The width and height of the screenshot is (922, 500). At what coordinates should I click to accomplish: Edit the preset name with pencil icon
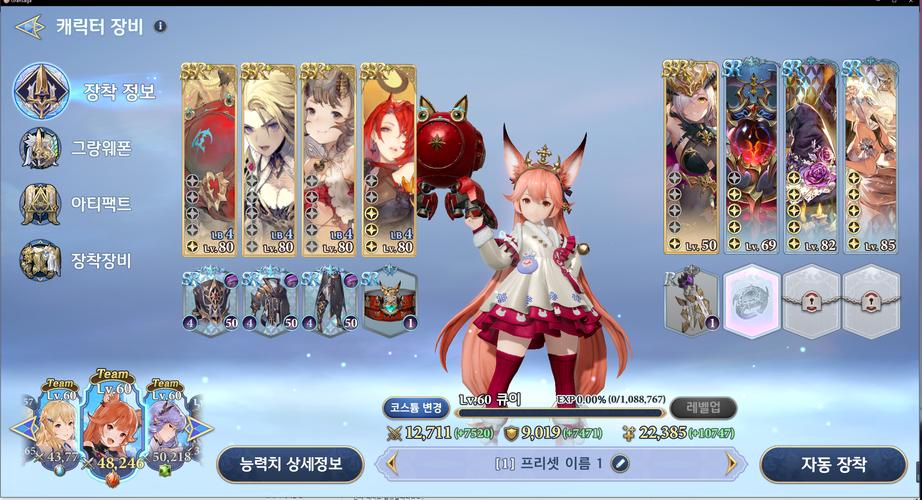point(620,463)
